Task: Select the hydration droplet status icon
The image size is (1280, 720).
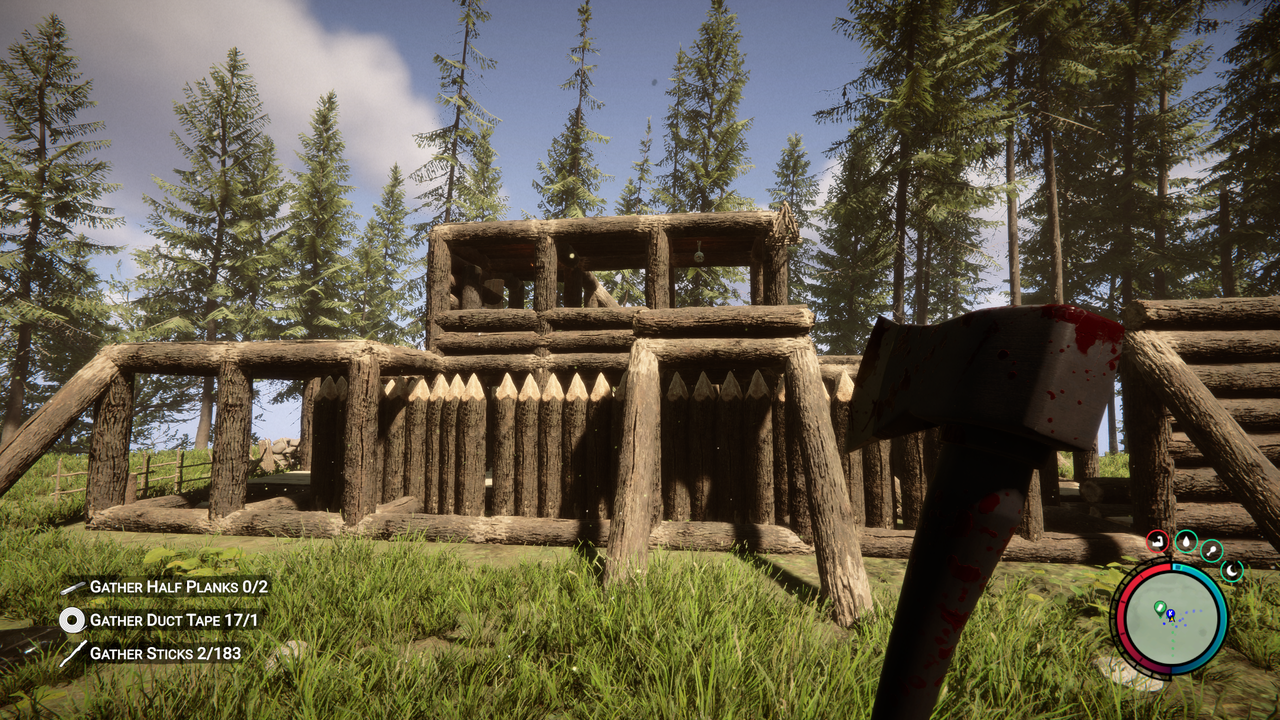Action: tap(1186, 543)
